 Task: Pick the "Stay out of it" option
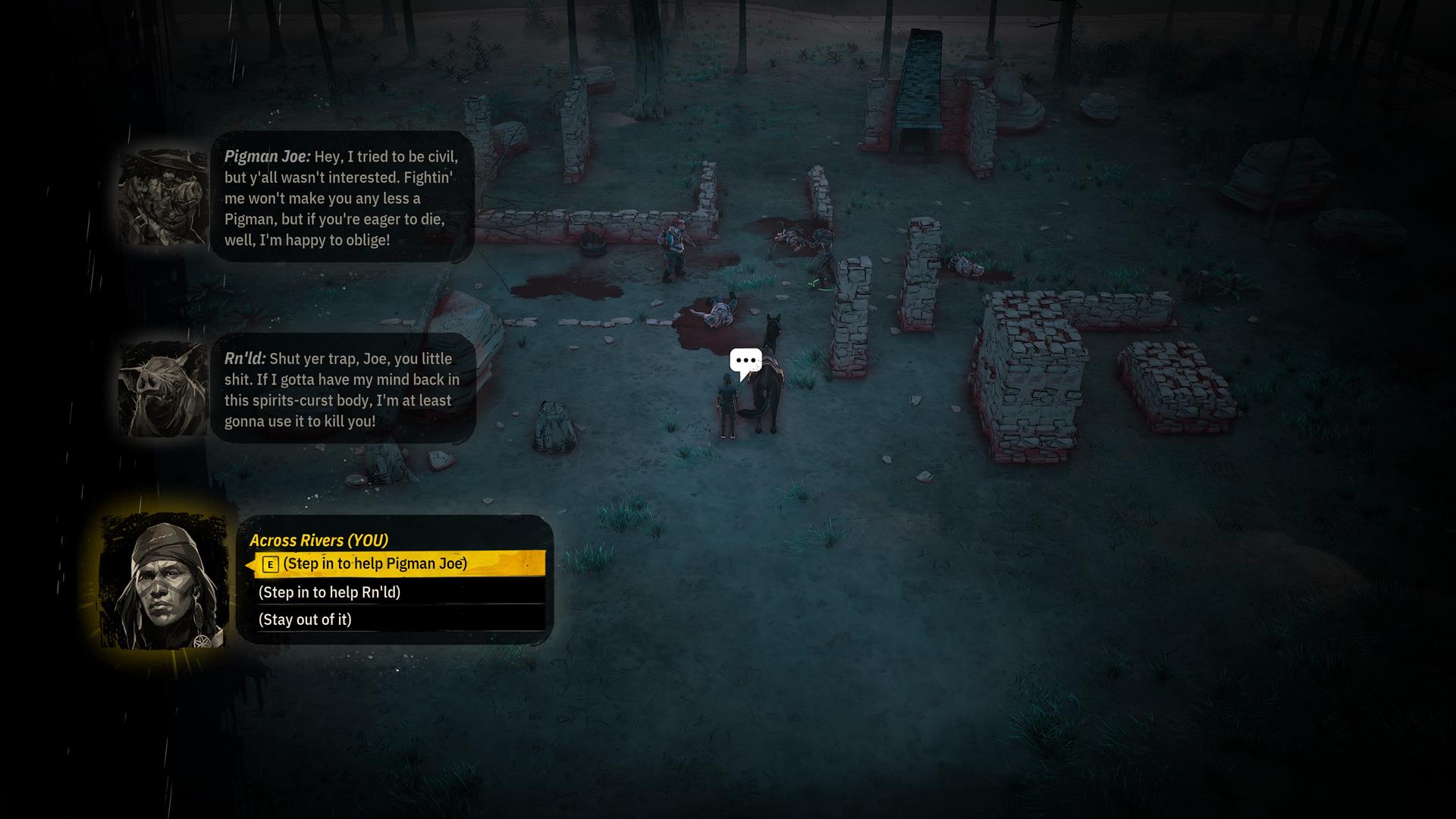pyautogui.click(x=305, y=620)
